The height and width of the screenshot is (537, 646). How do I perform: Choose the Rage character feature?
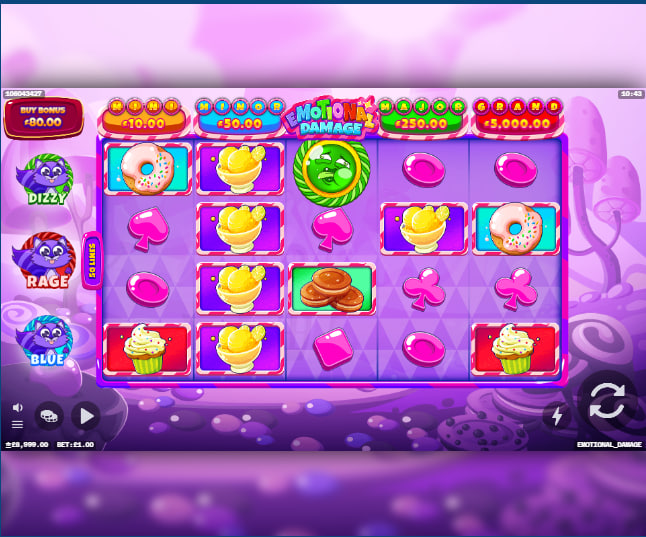[x=48, y=260]
